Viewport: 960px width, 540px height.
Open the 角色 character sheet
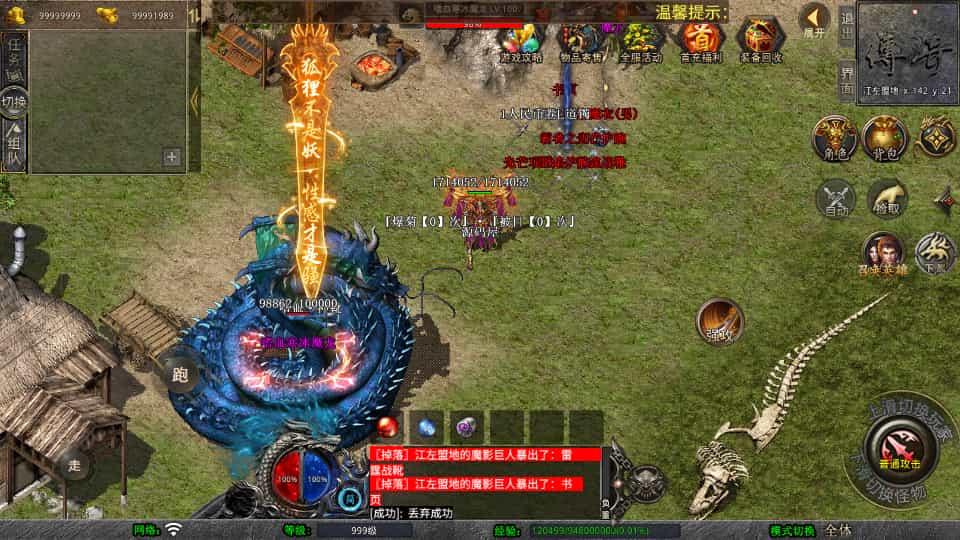[x=833, y=137]
